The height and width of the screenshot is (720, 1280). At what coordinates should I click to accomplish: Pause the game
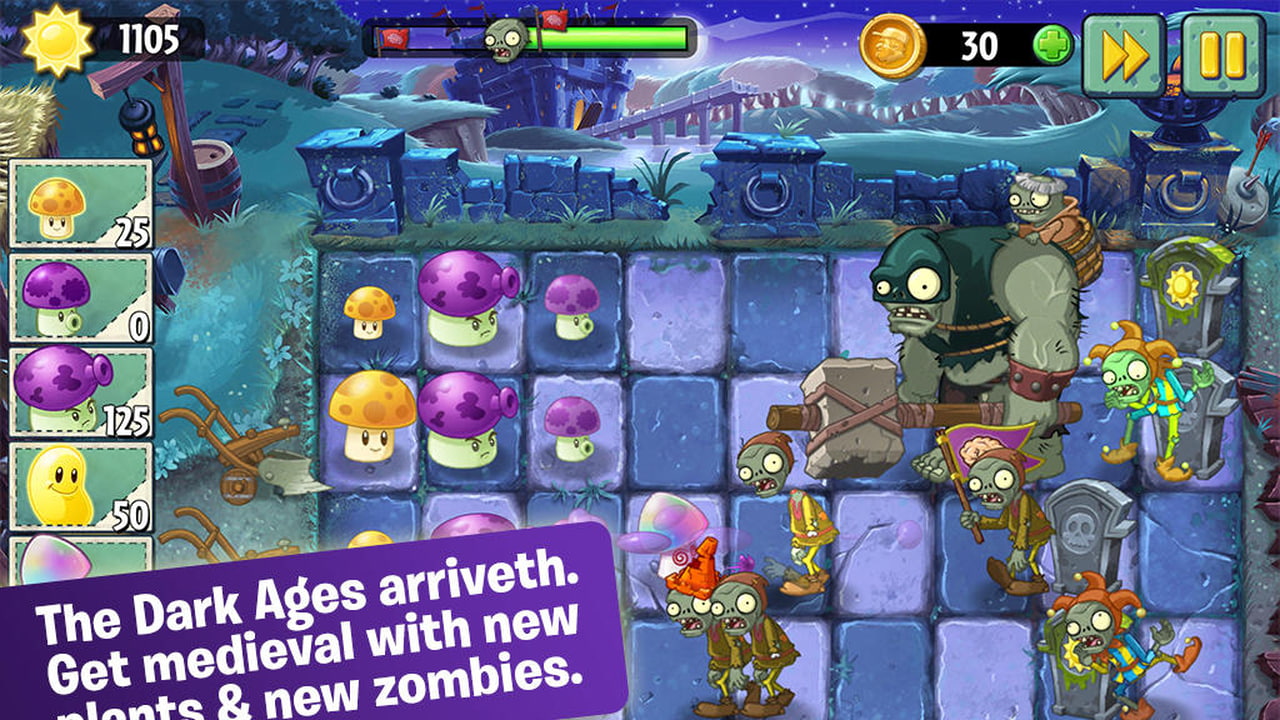point(1223,55)
